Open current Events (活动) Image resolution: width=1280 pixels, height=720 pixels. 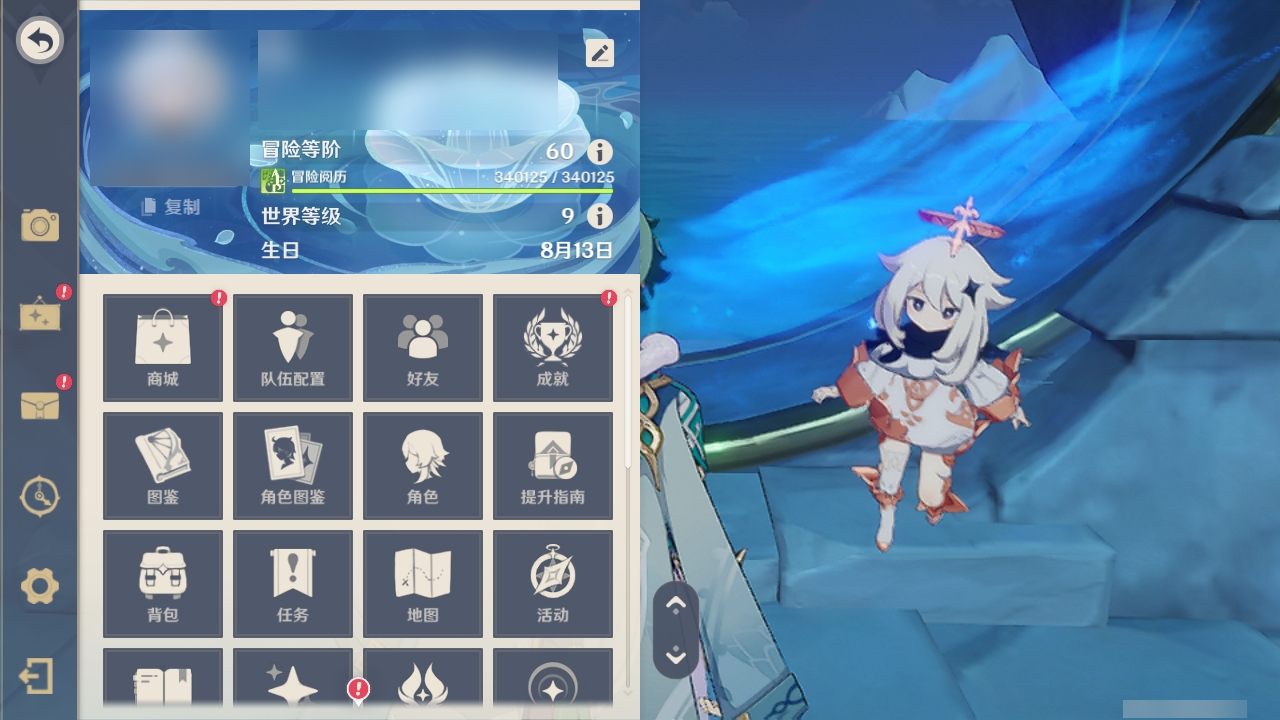552,583
